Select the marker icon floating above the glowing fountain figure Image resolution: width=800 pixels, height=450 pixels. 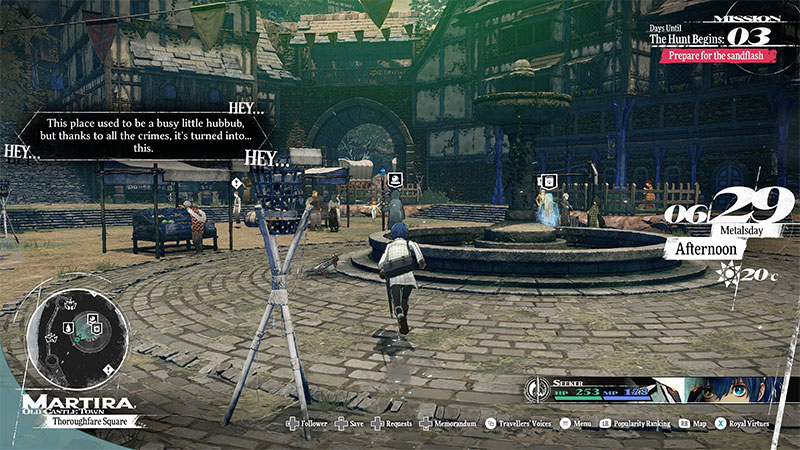point(547,181)
